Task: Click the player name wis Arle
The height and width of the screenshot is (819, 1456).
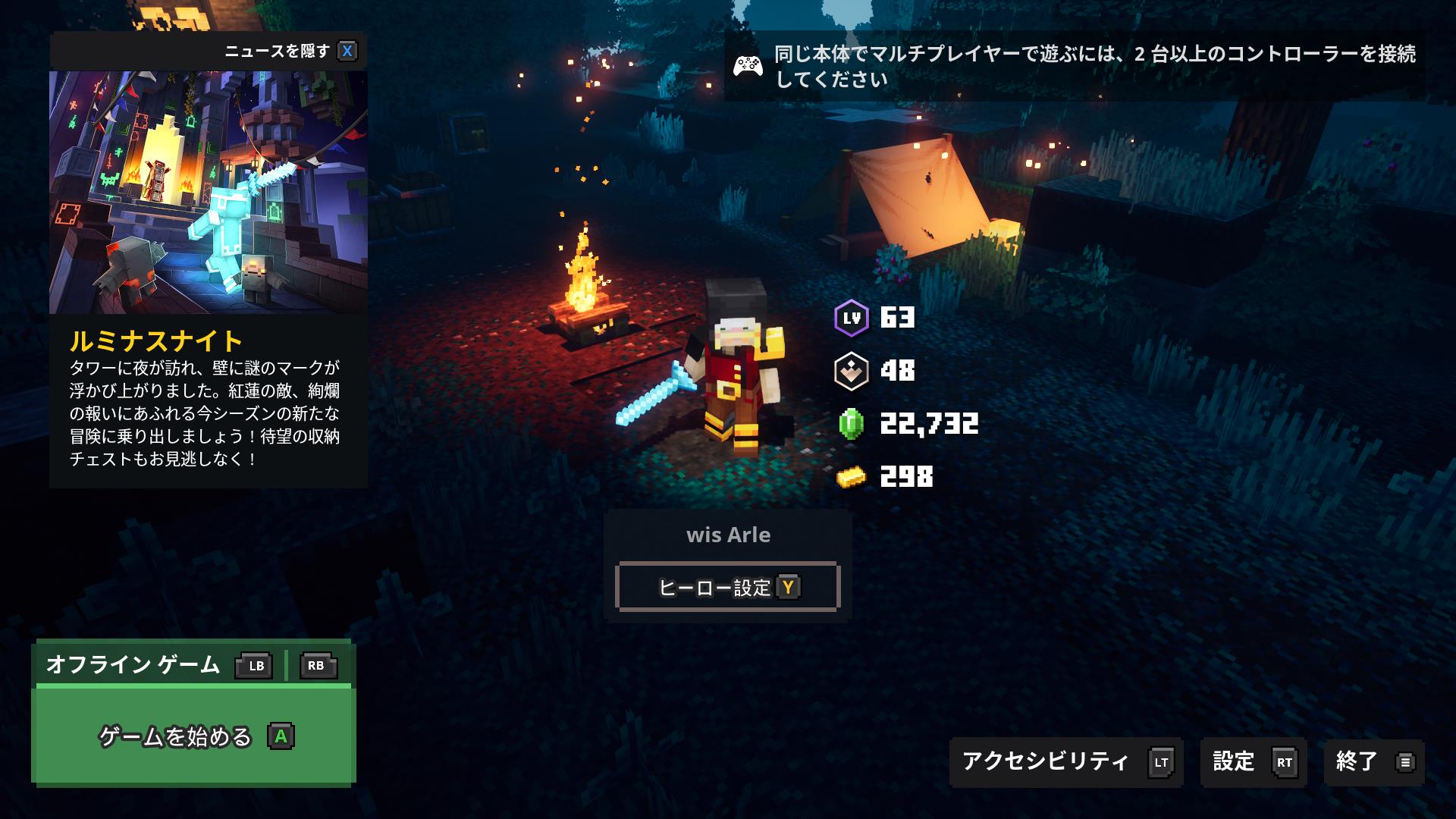Action: coord(728,535)
